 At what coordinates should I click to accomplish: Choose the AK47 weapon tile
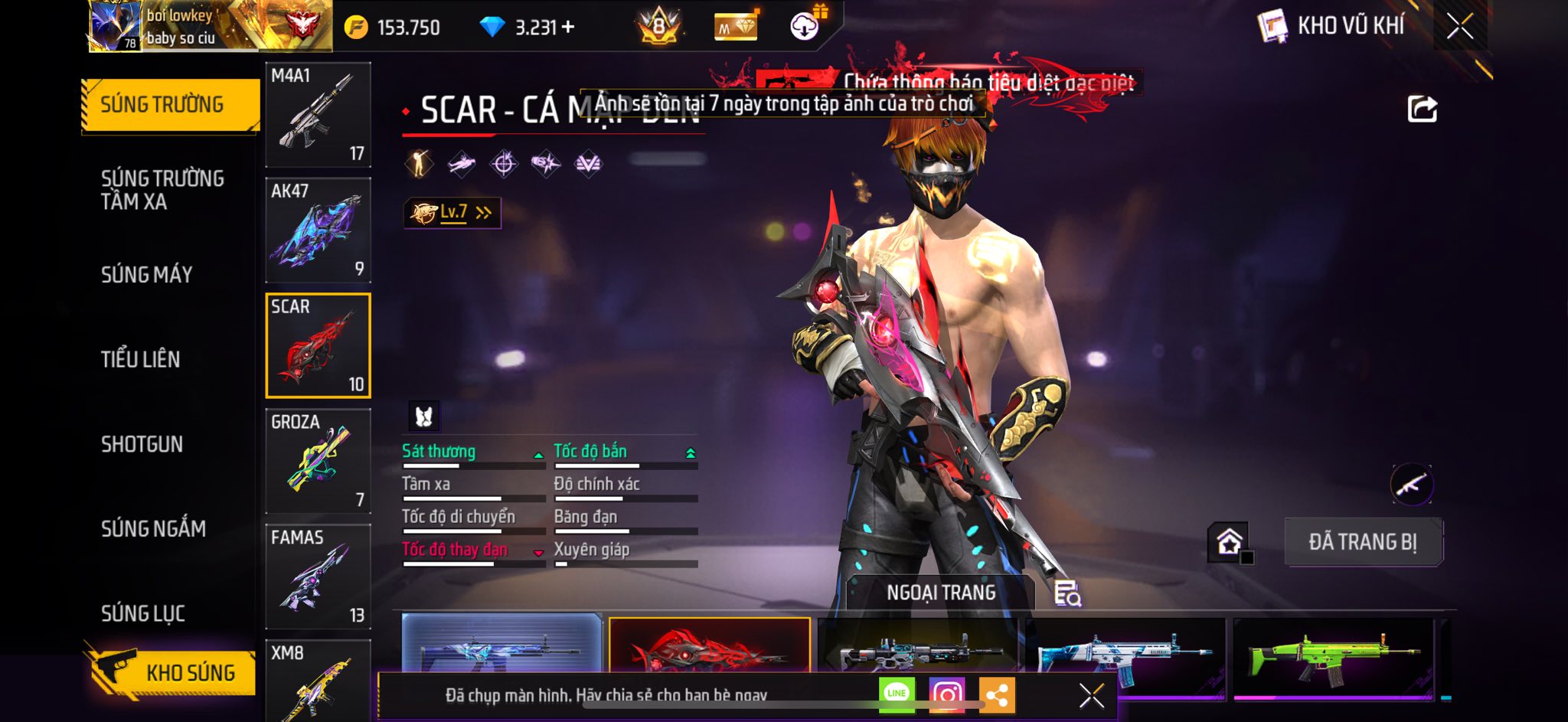pos(318,230)
